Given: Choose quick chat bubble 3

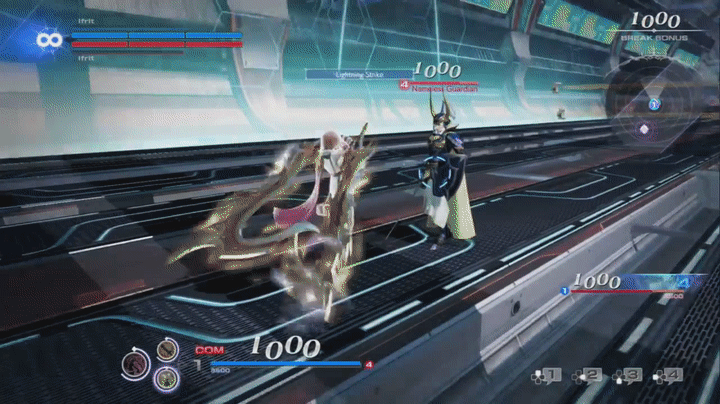Looking at the screenshot, I should tap(627, 376).
